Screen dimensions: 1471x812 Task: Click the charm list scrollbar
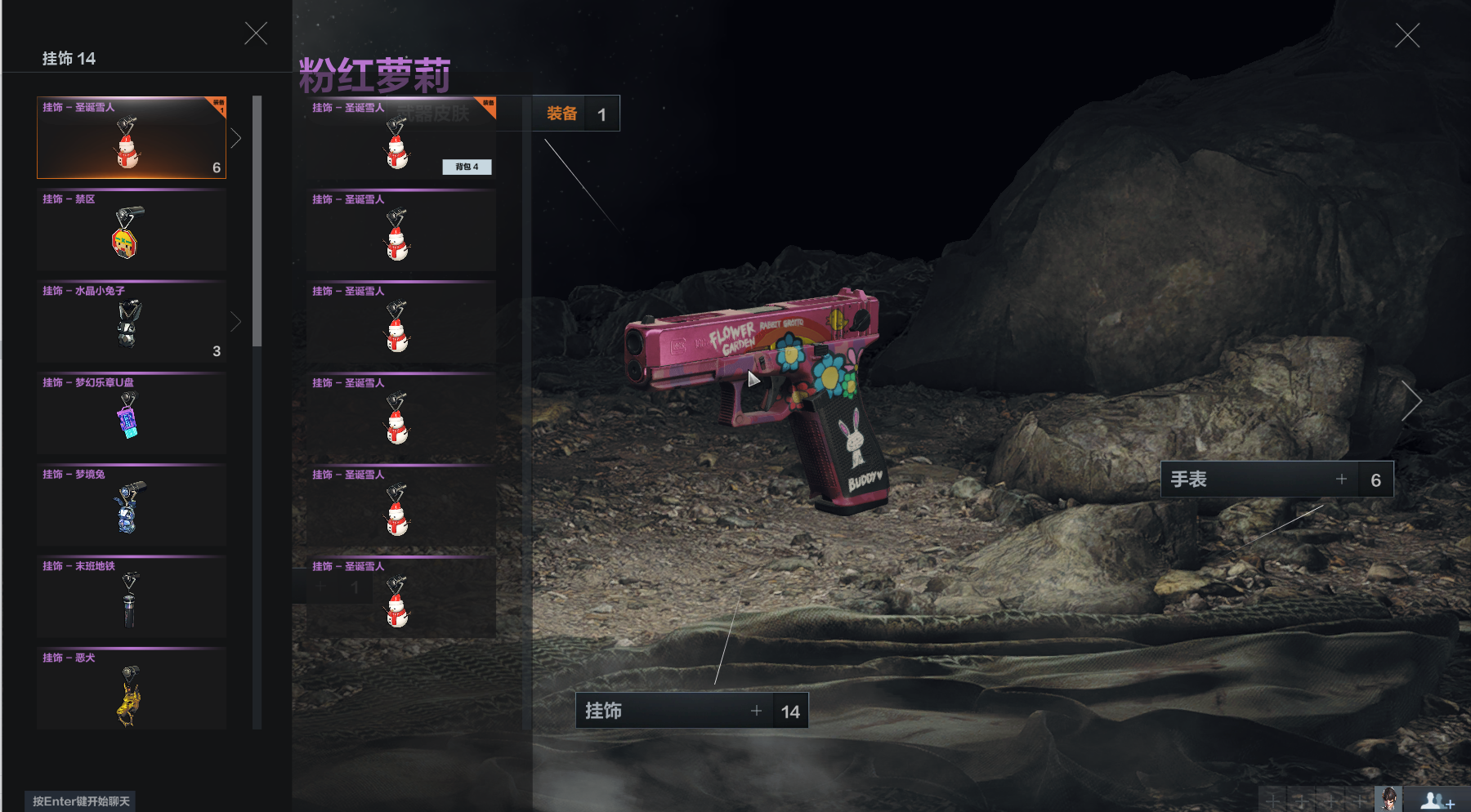point(257,221)
